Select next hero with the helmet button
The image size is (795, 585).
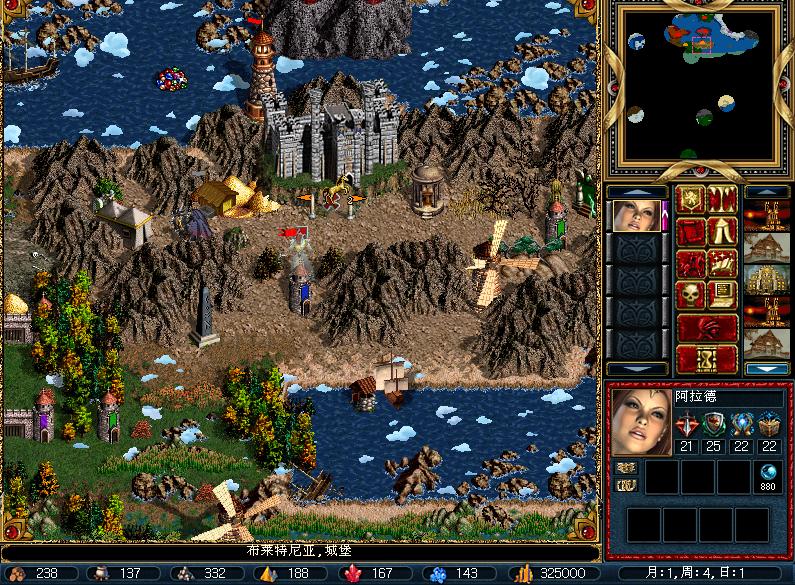[x=706, y=328]
